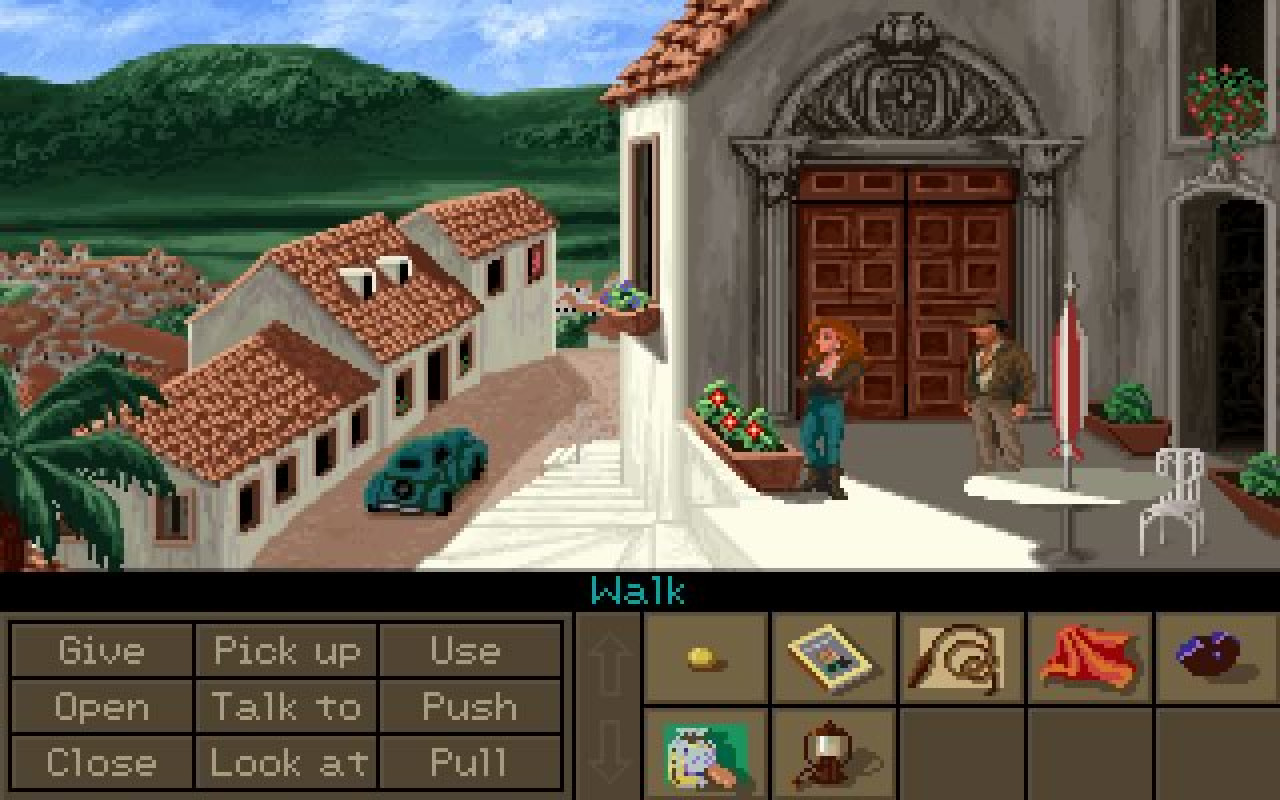1280x800 pixels.
Task: Choose the Pick up verb
Action: point(286,651)
